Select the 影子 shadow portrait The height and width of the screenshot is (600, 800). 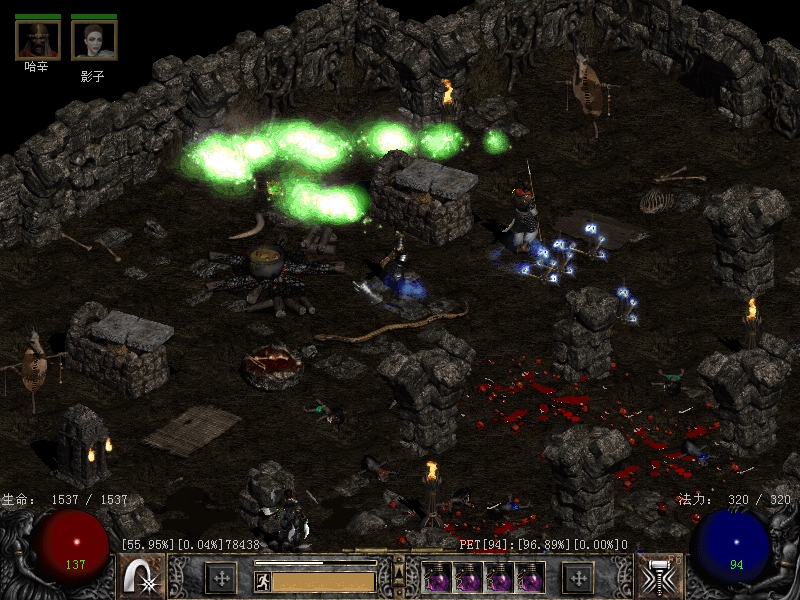94,39
